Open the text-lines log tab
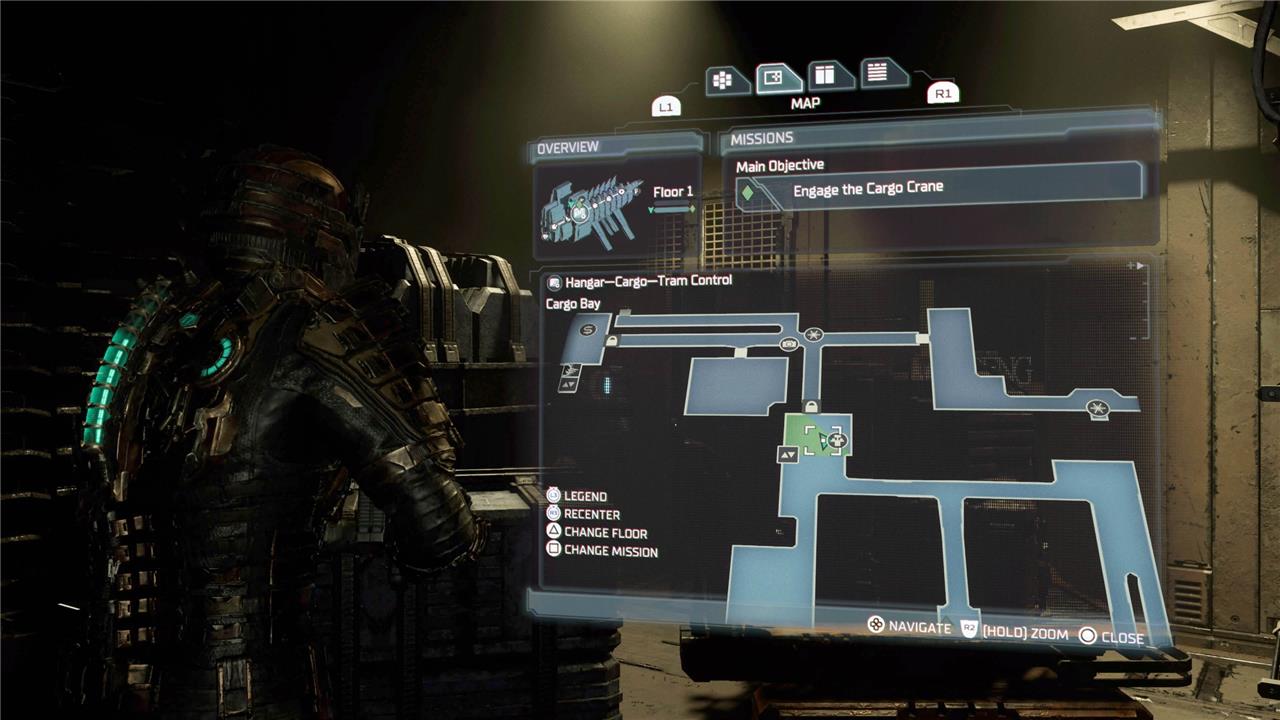 coord(882,72)
